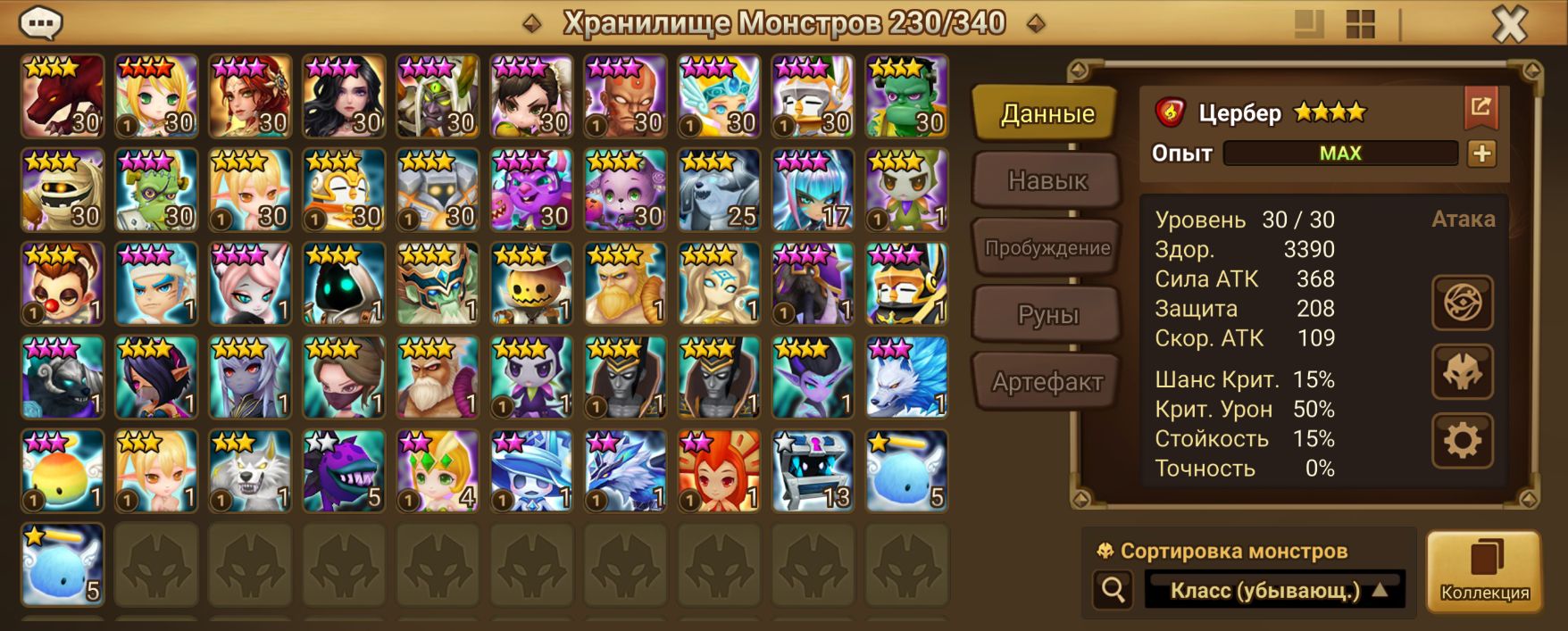Switch to the four-square grid view
The height and width of the screenshot is (631, 1568).
pyautogui.click(x=1360, y=24)
